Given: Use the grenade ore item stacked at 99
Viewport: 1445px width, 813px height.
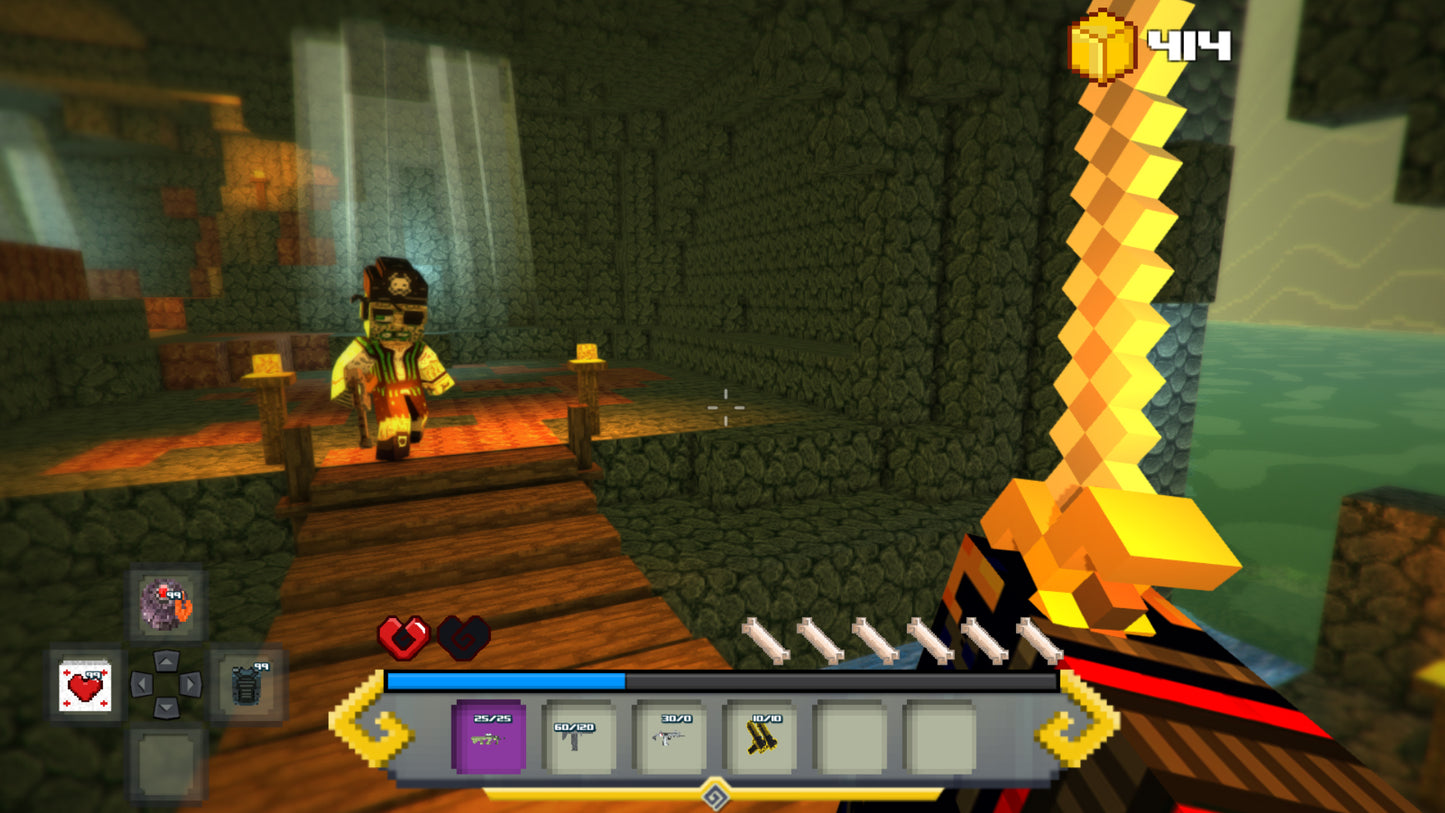Looking at the screenshot, I should pos(165,605).
